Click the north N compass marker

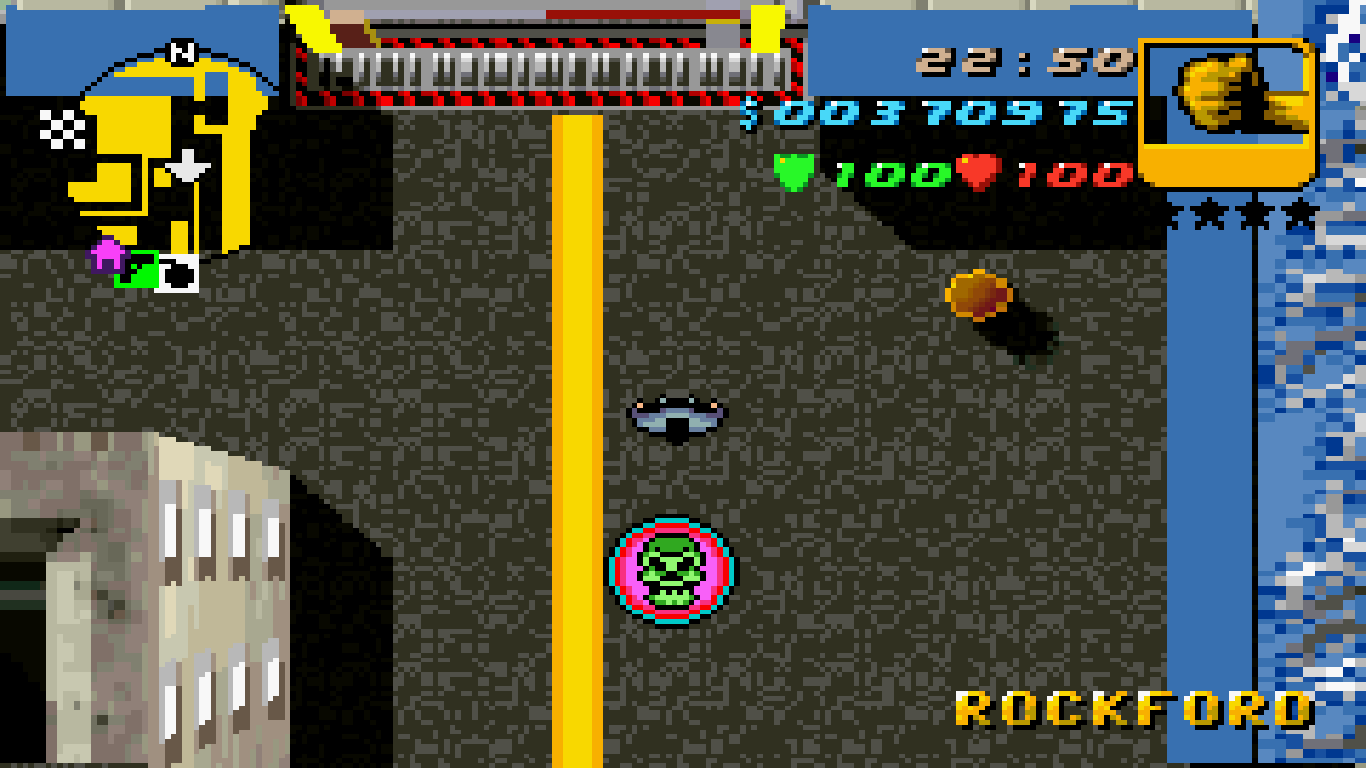(x=182, y=53)
